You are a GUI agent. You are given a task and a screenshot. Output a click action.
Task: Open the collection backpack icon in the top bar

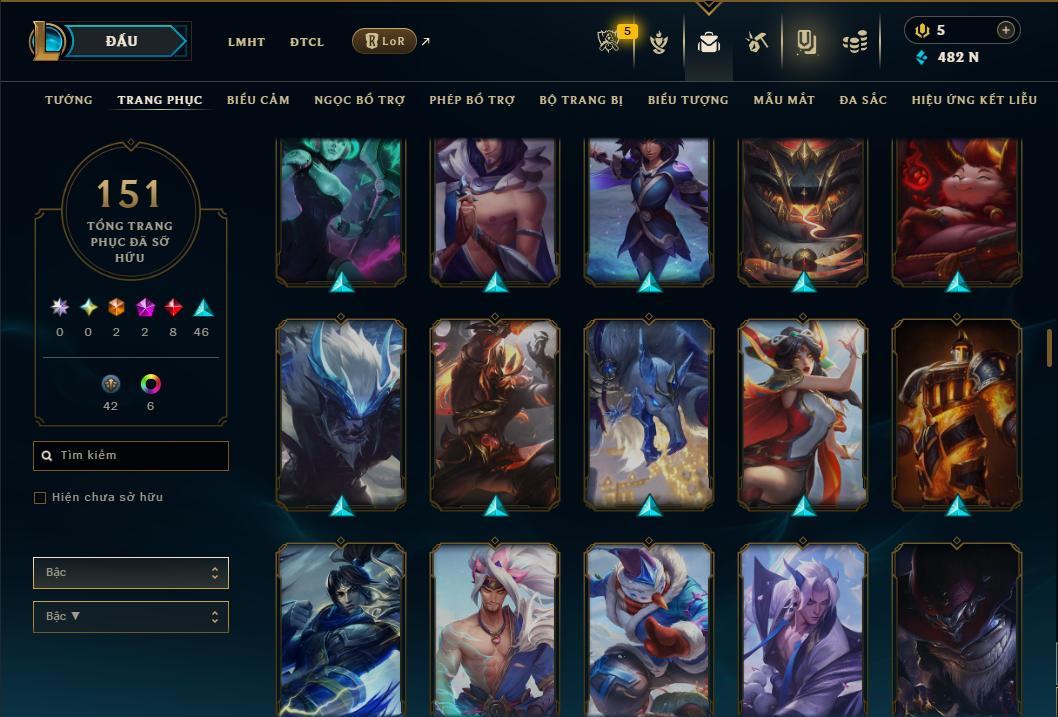[x=709, y=42]
